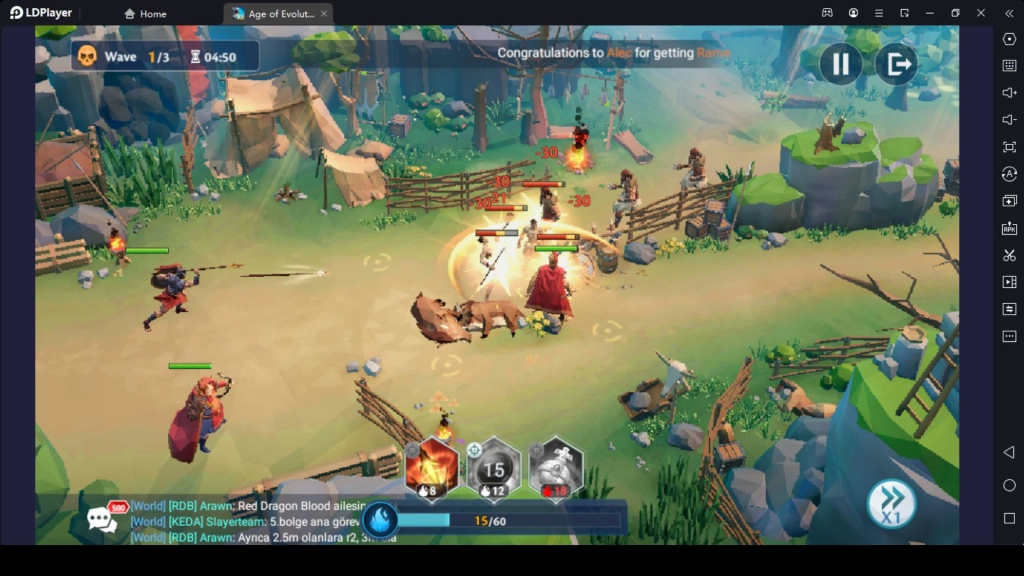Switch to the LDPlayer Home tab

point(145,14)
